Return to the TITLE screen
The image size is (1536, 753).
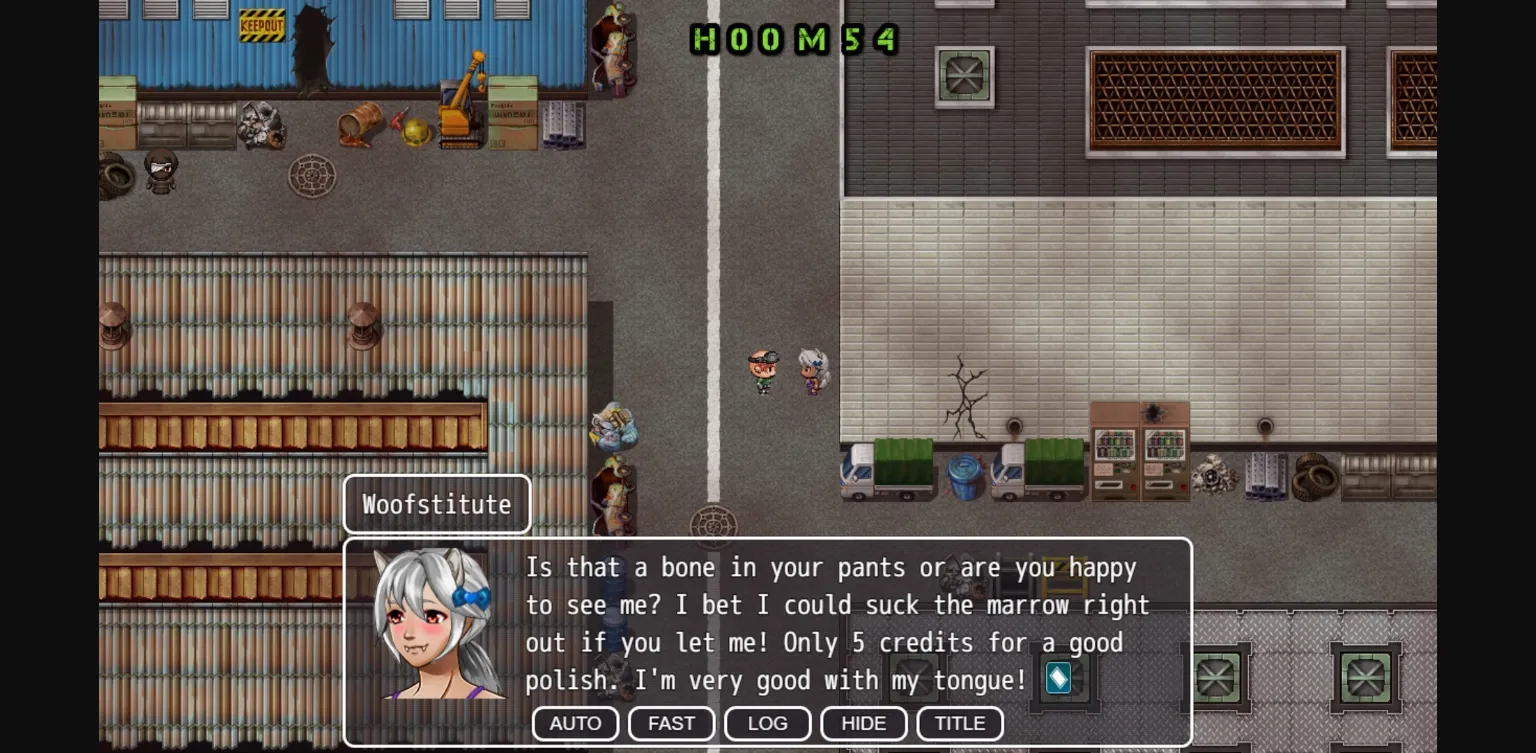pyautogui.click(x=959, y=723)
